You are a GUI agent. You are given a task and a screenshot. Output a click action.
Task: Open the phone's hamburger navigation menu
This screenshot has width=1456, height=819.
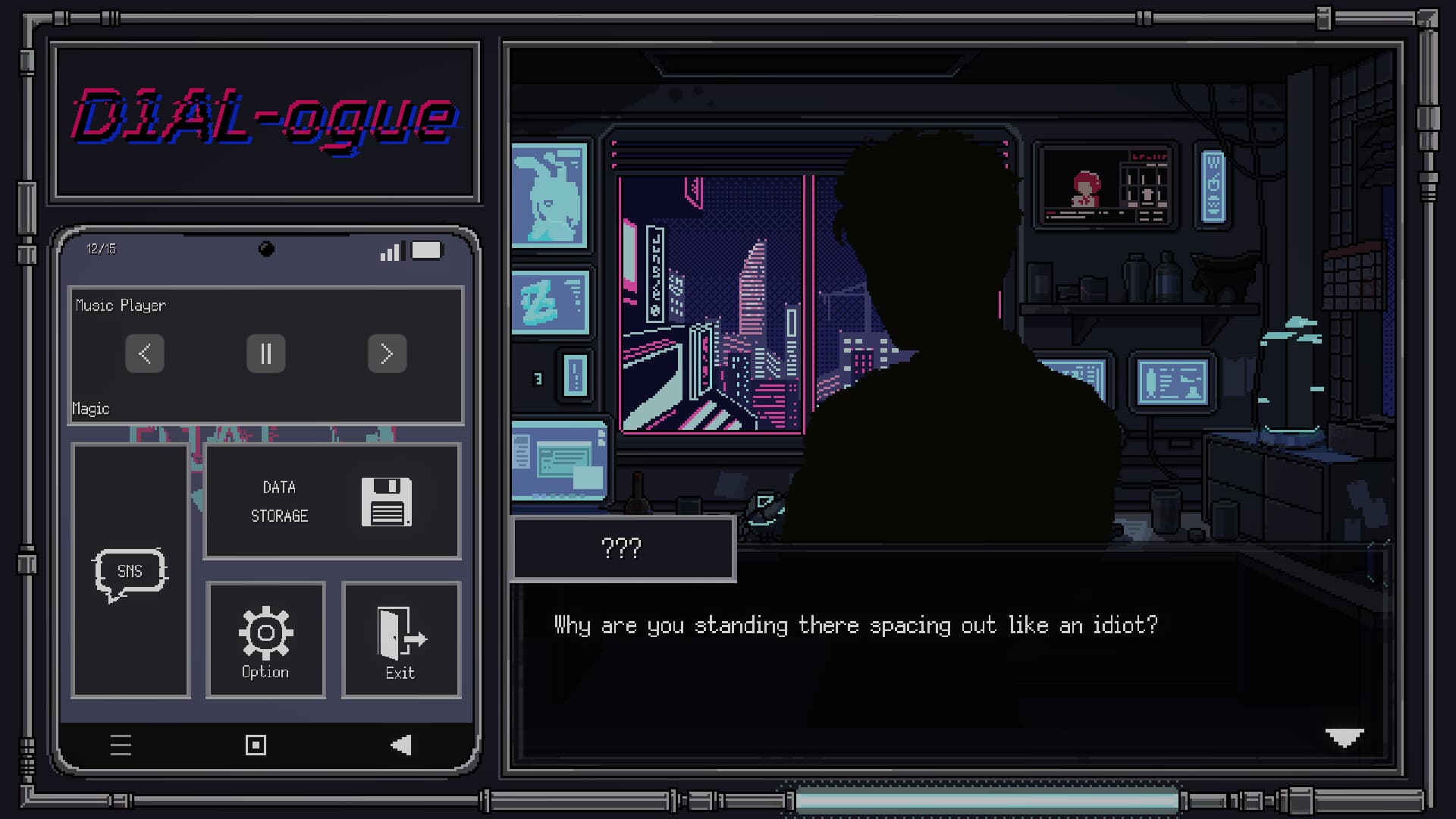pyautogui.click(x=121, y=745)
